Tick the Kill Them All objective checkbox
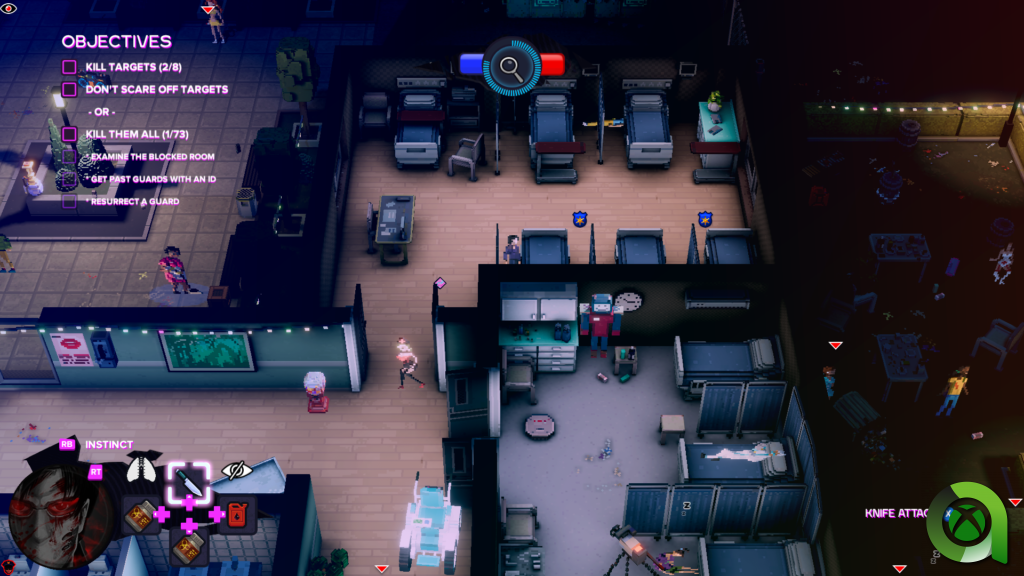The width and height of the screenshot is (1024, 576). (x=69, y=133)
